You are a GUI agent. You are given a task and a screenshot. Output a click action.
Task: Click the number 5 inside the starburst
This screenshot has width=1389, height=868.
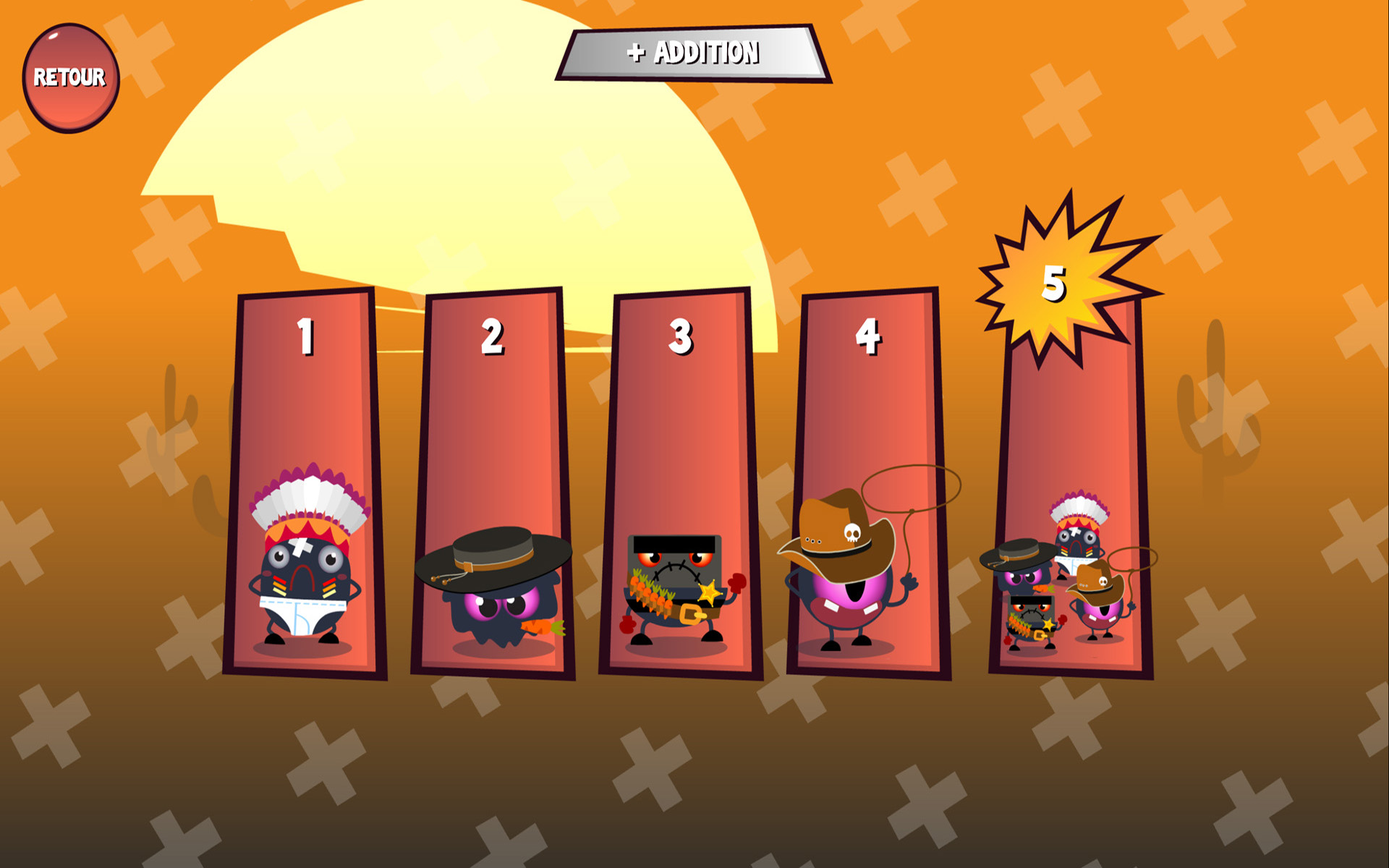click(1053, 284)
